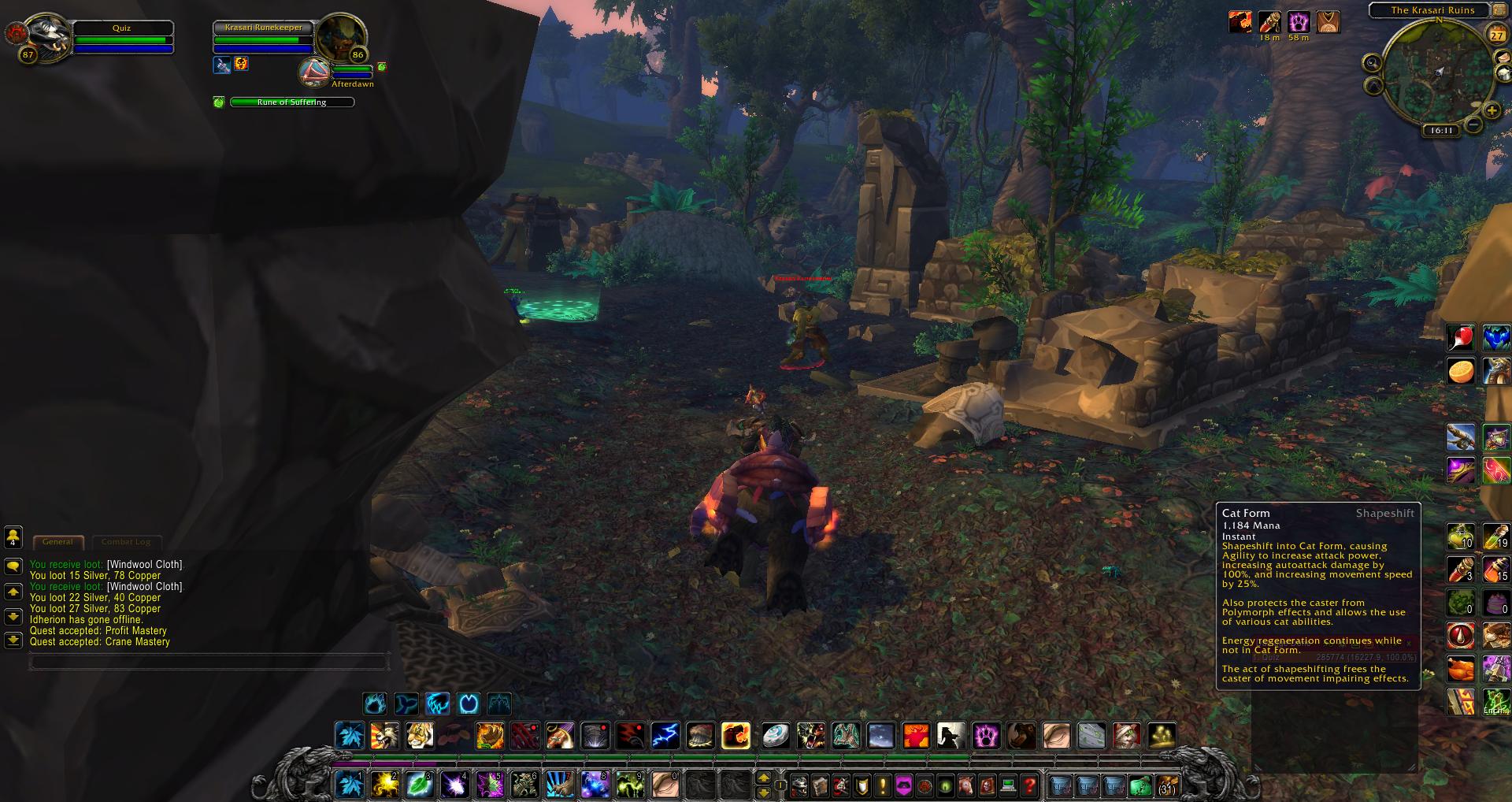The width and height of the screenshot is (1512, 802).
Task: Select the General chat tab
Action: (57, 542)
